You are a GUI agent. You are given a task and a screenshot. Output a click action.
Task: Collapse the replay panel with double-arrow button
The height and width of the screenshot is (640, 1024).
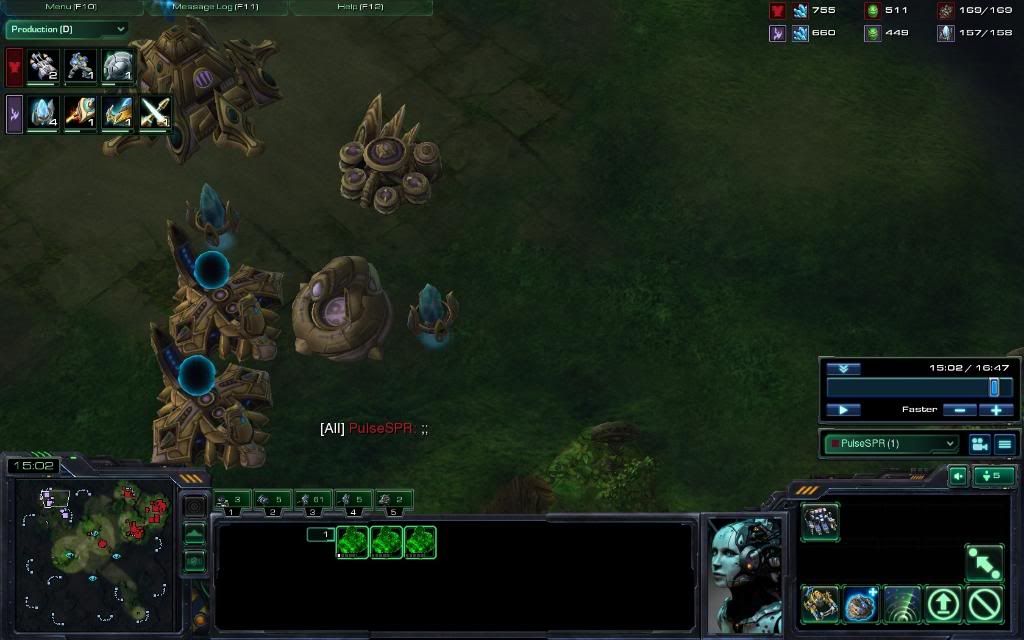tap(843, 369)
